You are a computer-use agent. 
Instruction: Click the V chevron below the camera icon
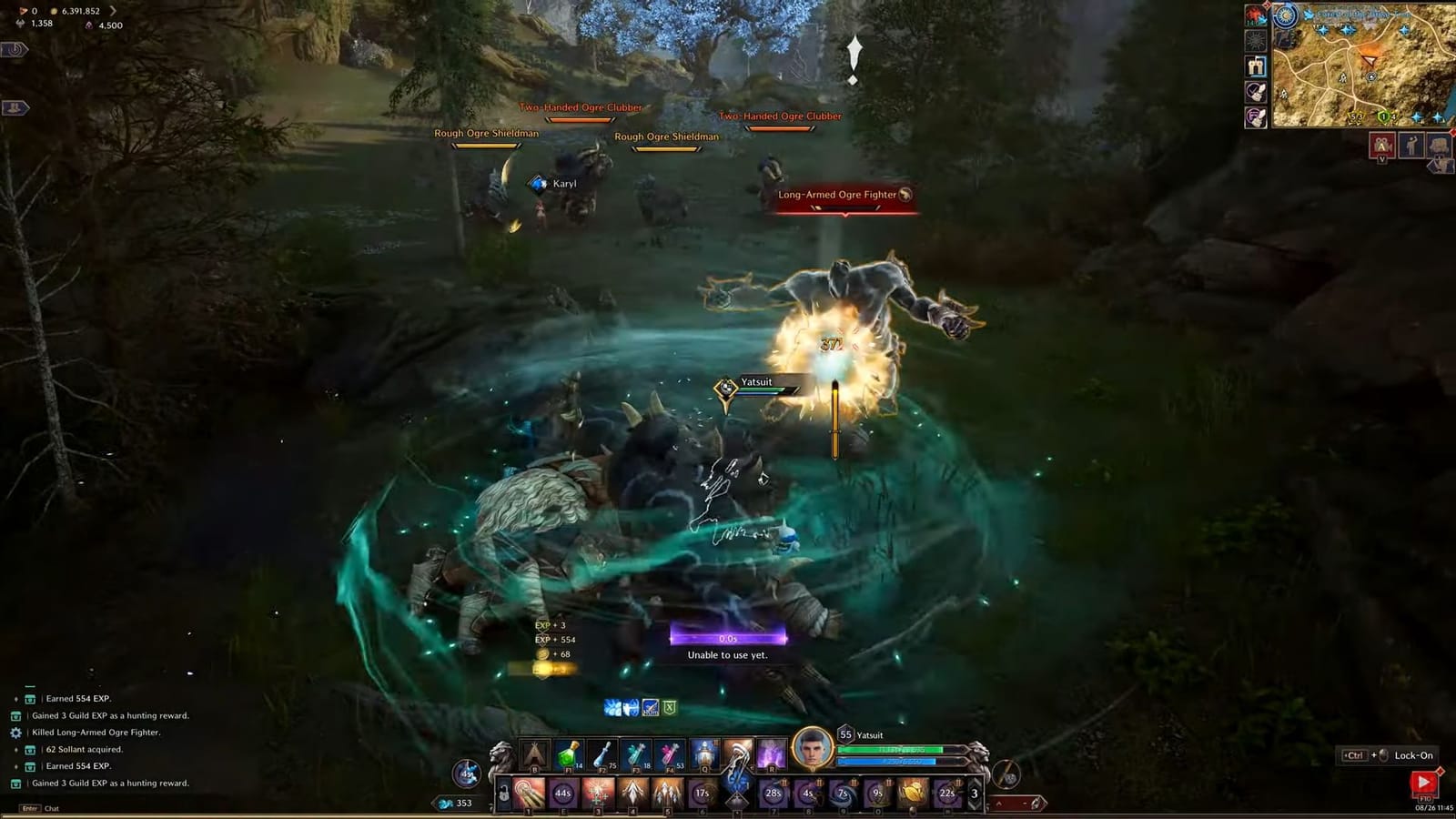click(1382, 158)
